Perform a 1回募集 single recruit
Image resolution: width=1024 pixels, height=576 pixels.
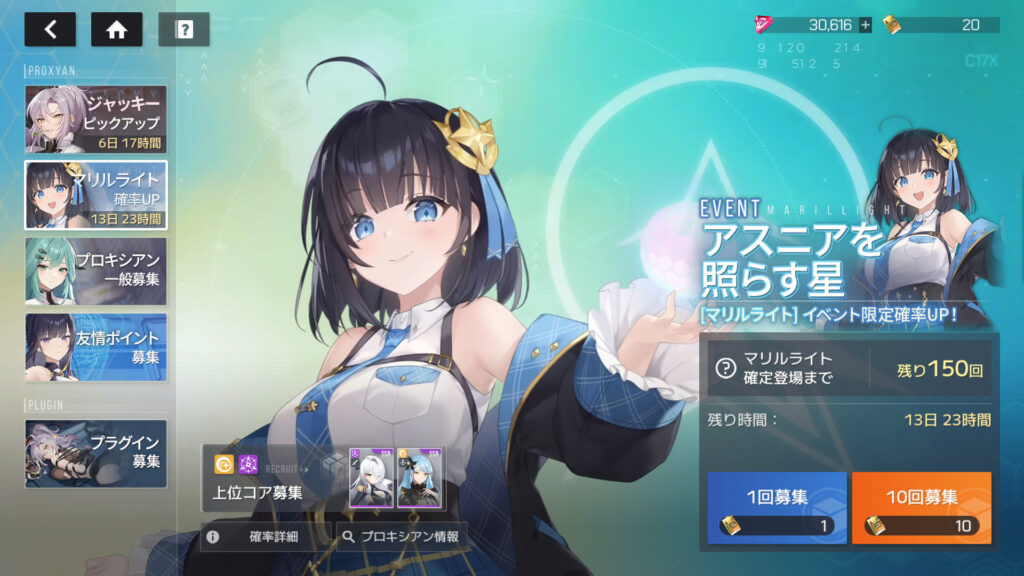click(x=777, y=508)
